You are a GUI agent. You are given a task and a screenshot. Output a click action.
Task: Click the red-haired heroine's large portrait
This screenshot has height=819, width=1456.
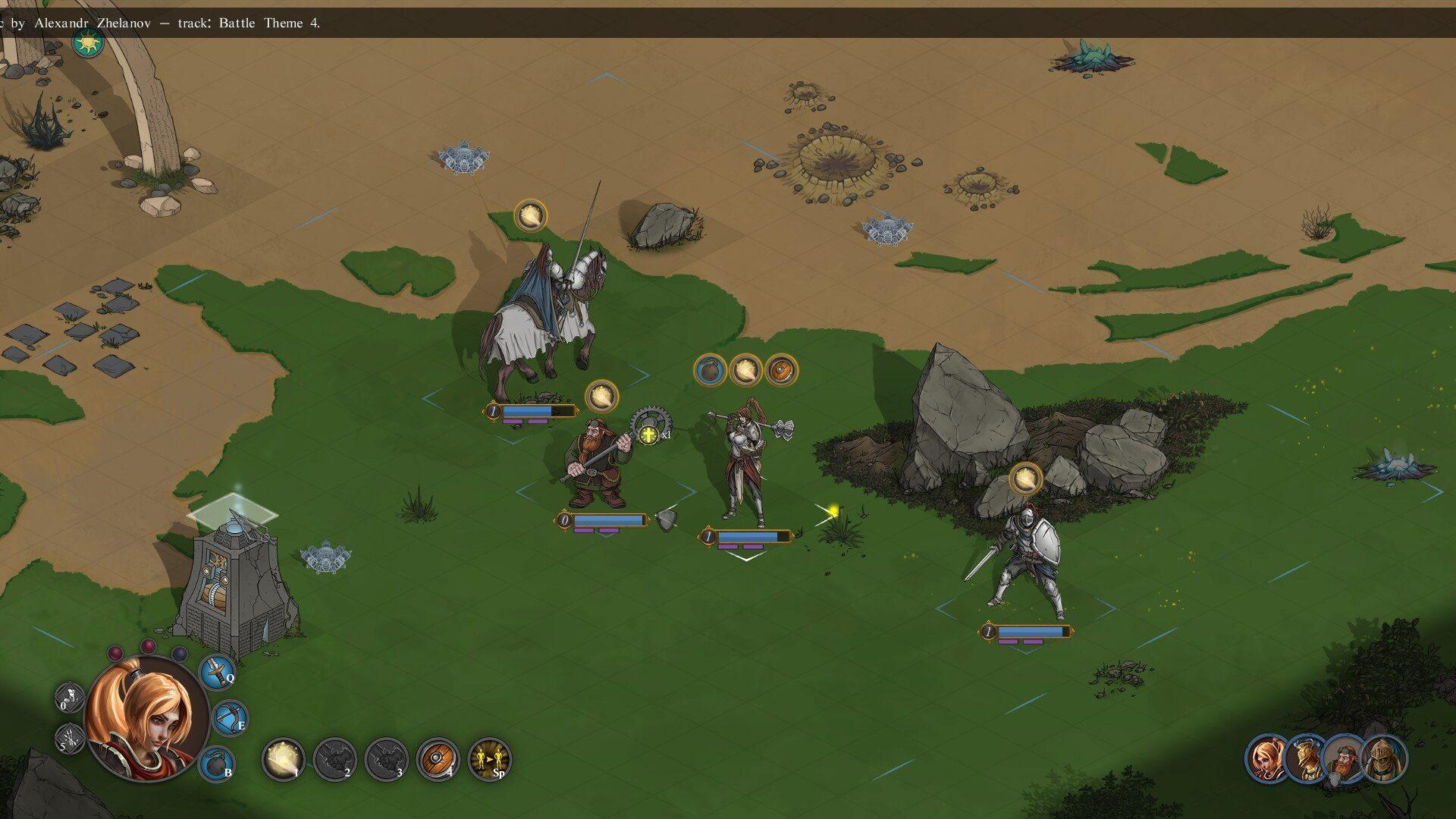(146, 719)
